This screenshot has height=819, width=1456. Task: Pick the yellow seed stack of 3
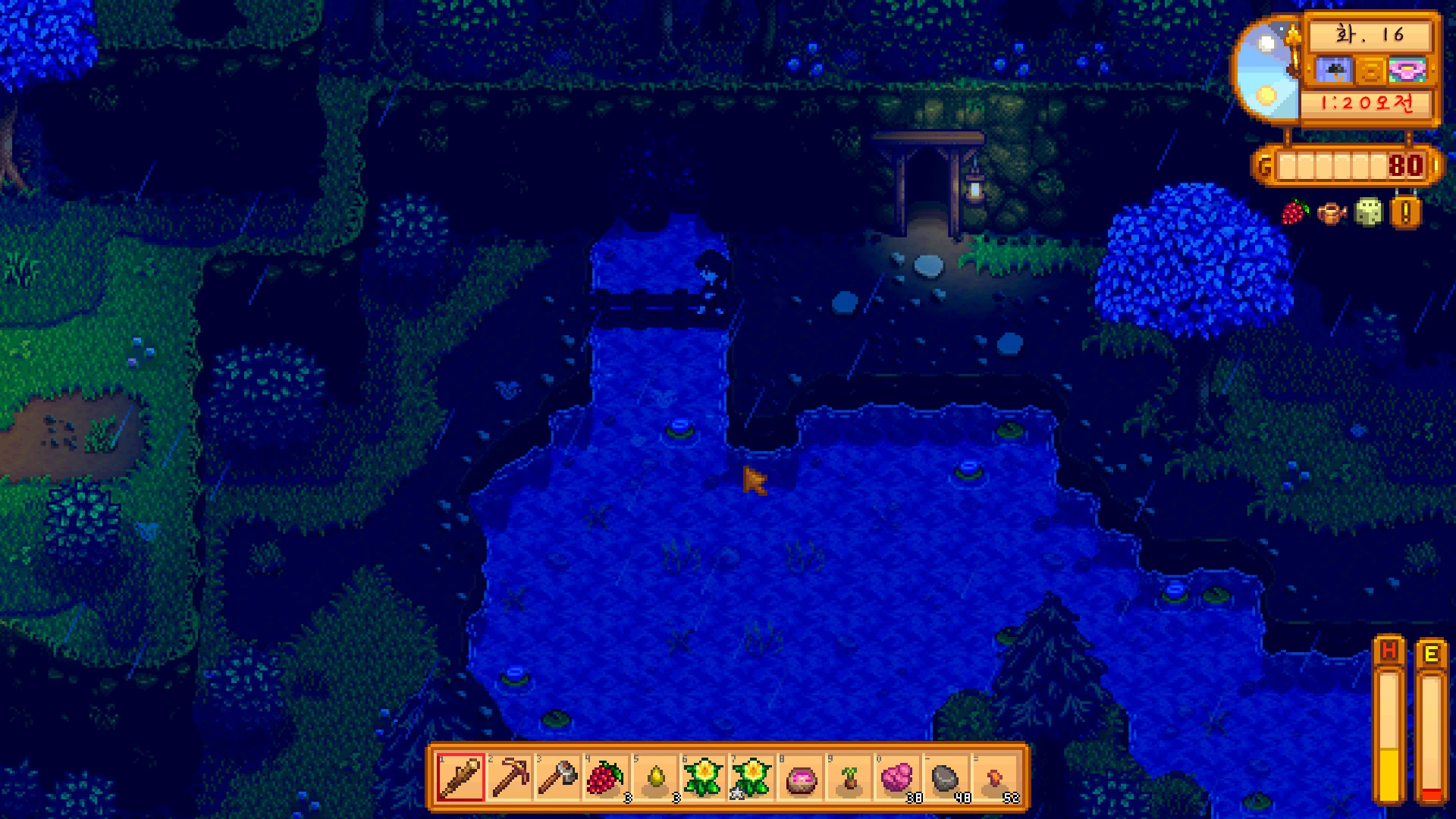click(x=655, y=777)
